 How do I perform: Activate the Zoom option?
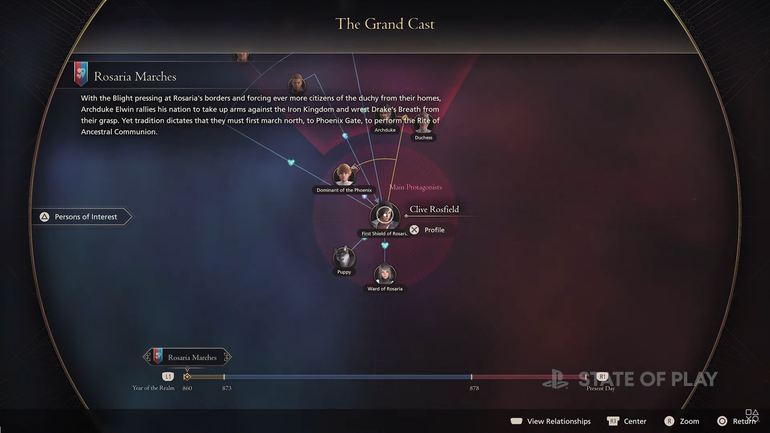[x=681, y=421]
